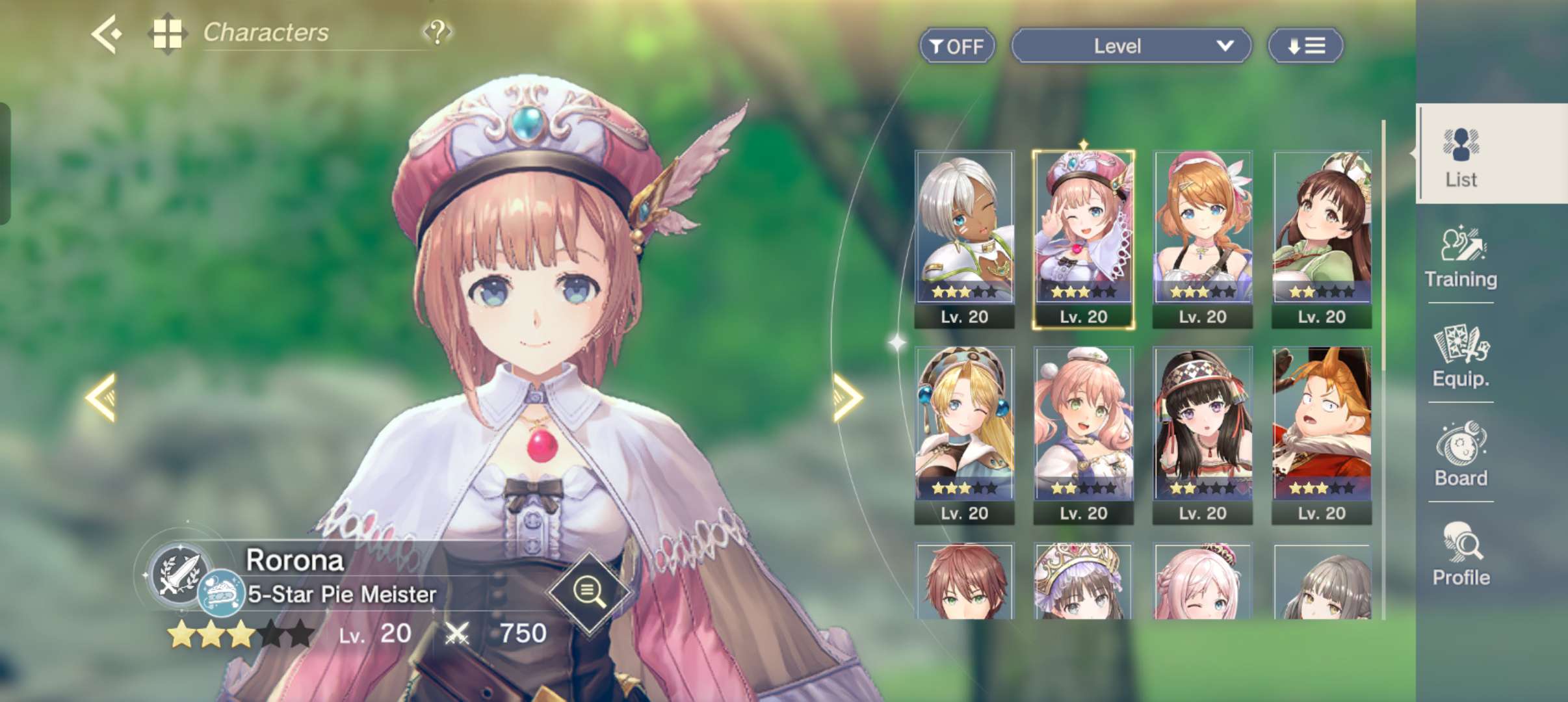Choose the orange-haired character in red coat

(x=1322, y=435)
